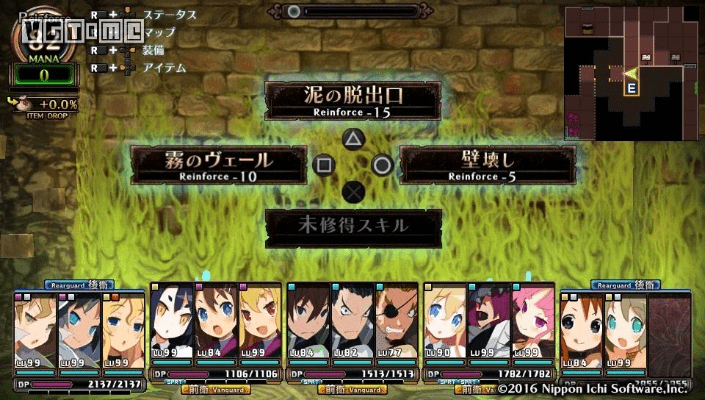Select the 泥の脱出口 skill
705x400 pixels.
352,101
